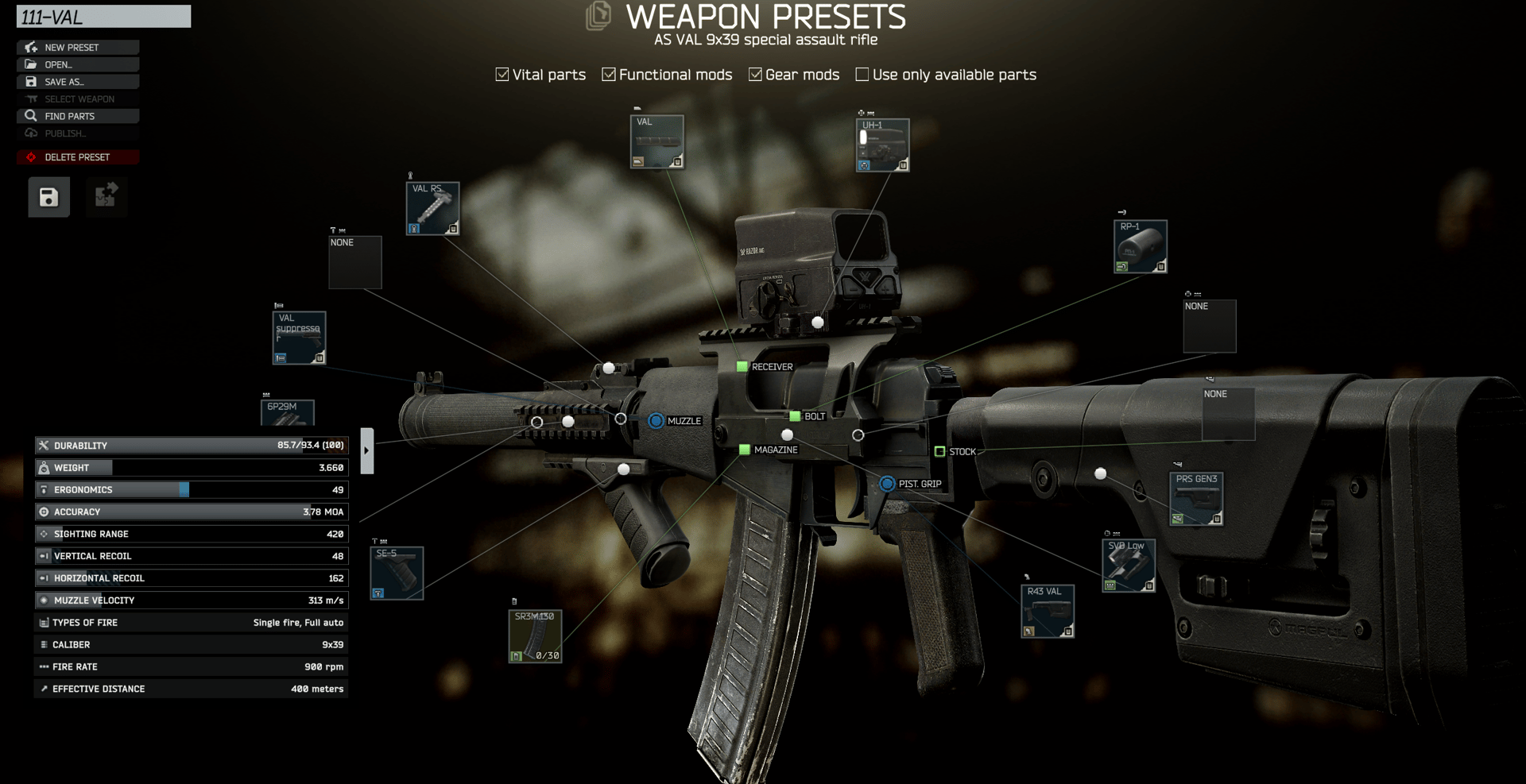Enable Use only available parts

pos(862,74)
